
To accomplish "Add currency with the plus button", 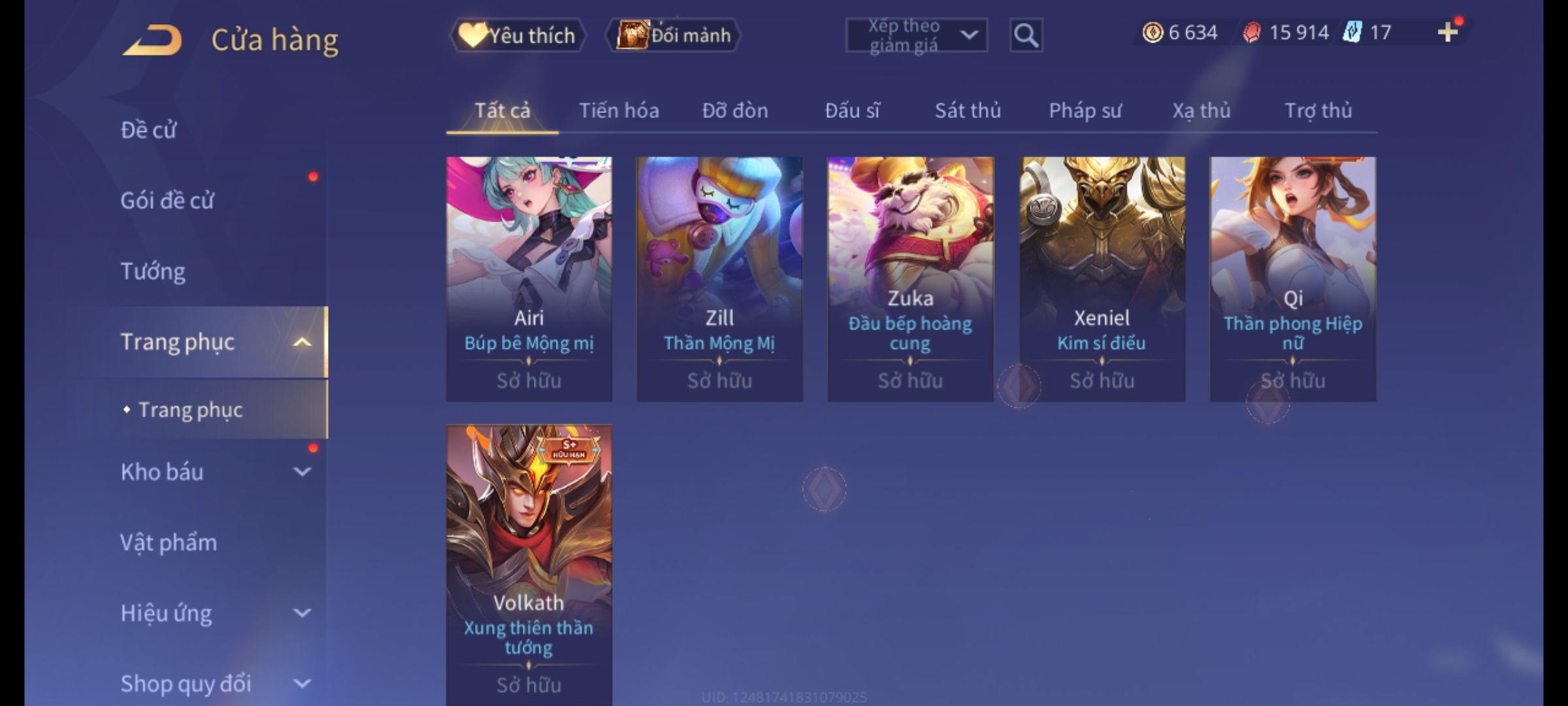I will click(1447, 32).
